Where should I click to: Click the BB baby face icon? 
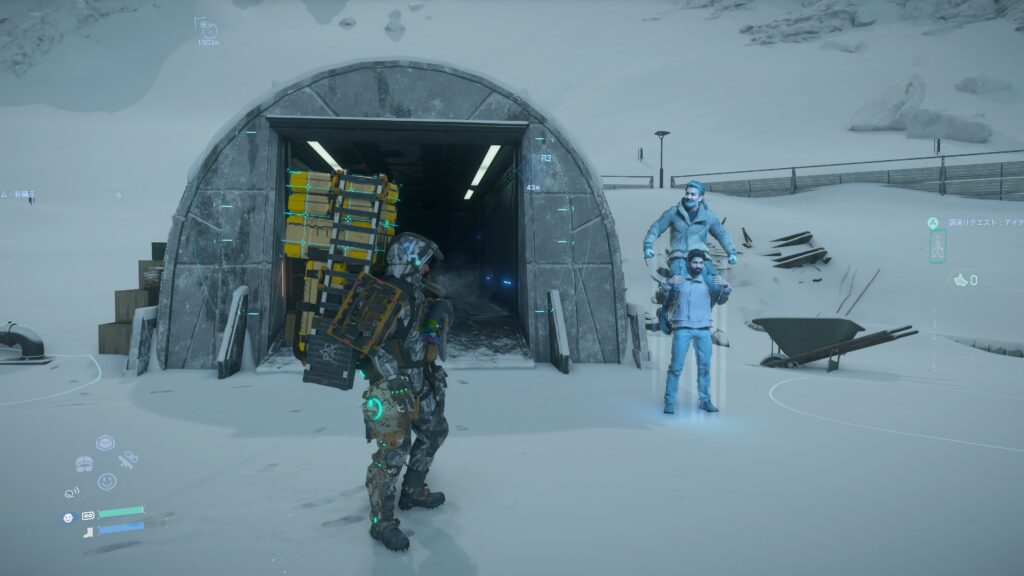(x=68, y=517)
